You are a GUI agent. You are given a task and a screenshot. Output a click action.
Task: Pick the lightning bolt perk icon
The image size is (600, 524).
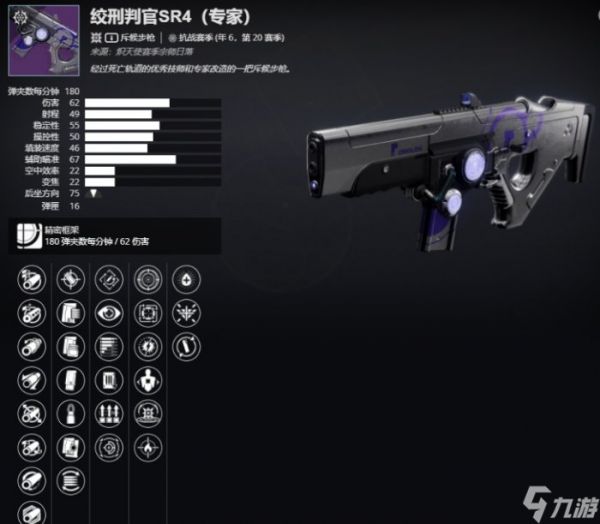[x=146, y=345]
